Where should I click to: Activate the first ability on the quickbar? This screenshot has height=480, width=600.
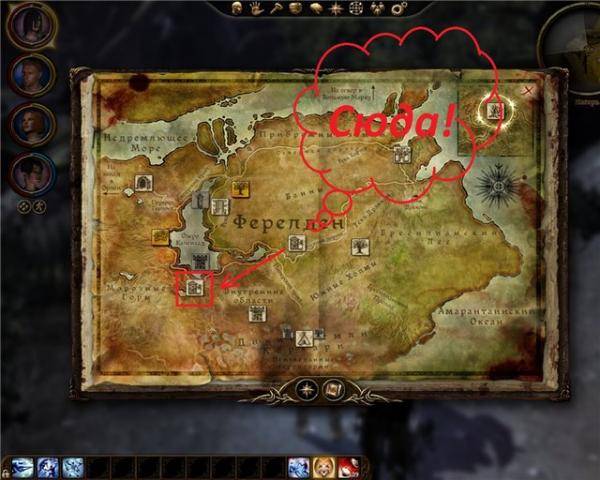click(22, 467)
